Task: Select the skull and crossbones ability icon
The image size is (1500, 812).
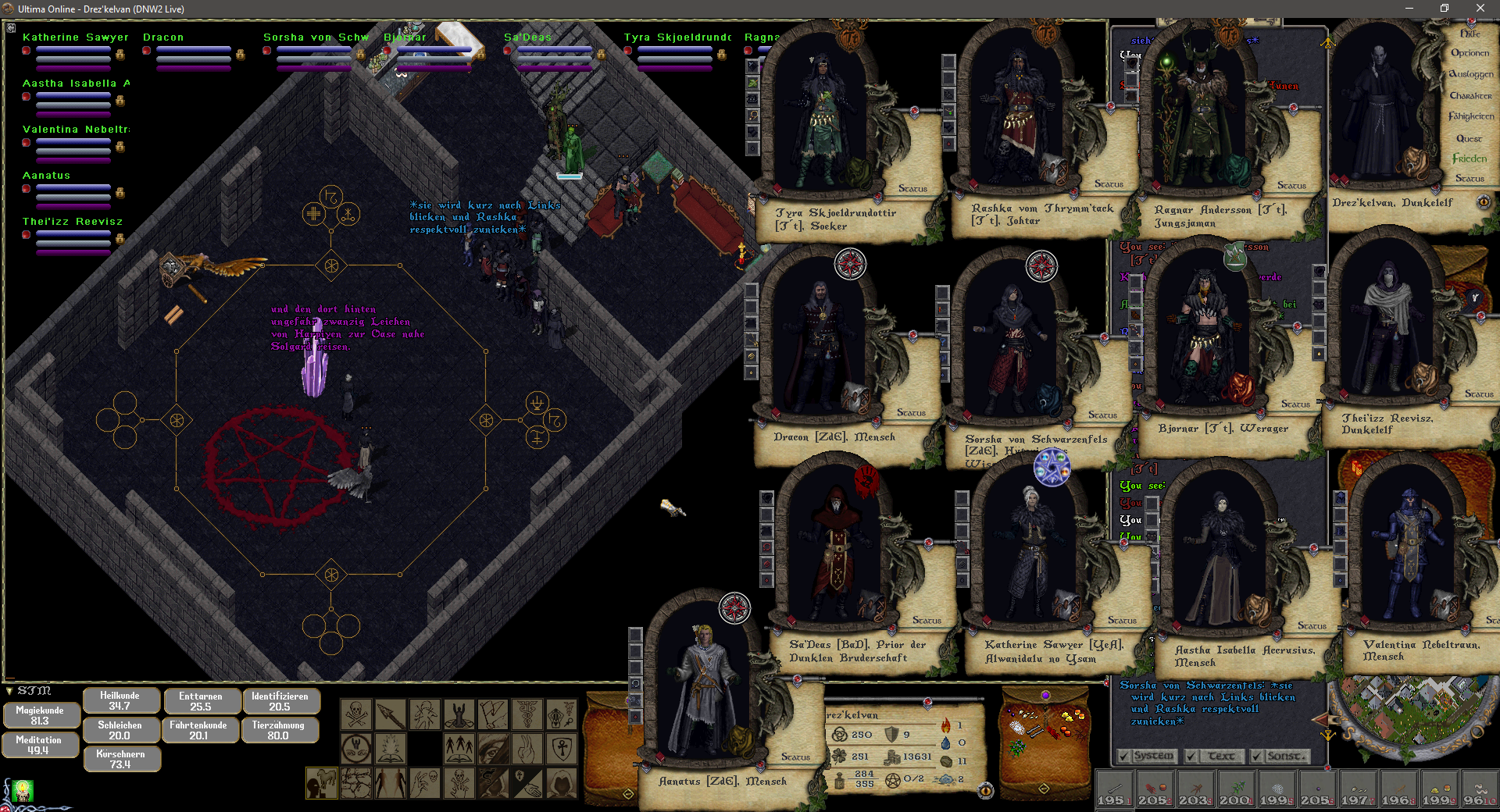Action: [356, 714]
